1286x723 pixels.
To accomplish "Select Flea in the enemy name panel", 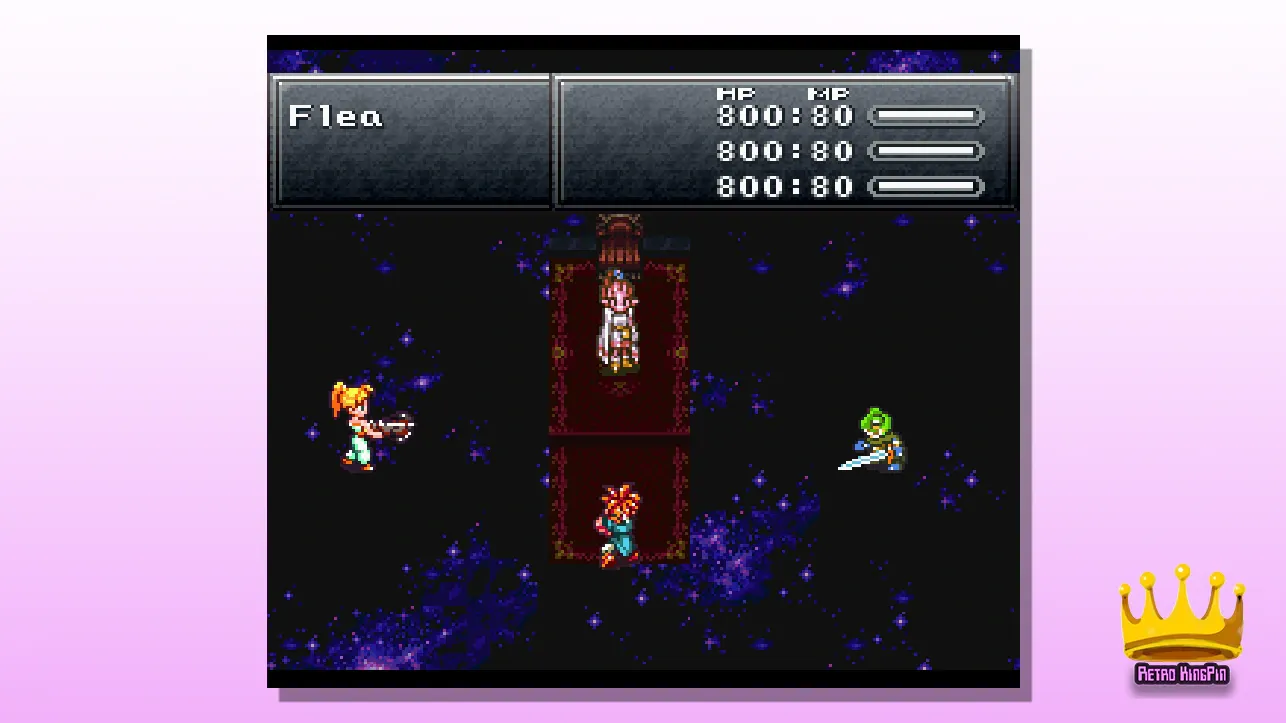I will tap(335, 117).
